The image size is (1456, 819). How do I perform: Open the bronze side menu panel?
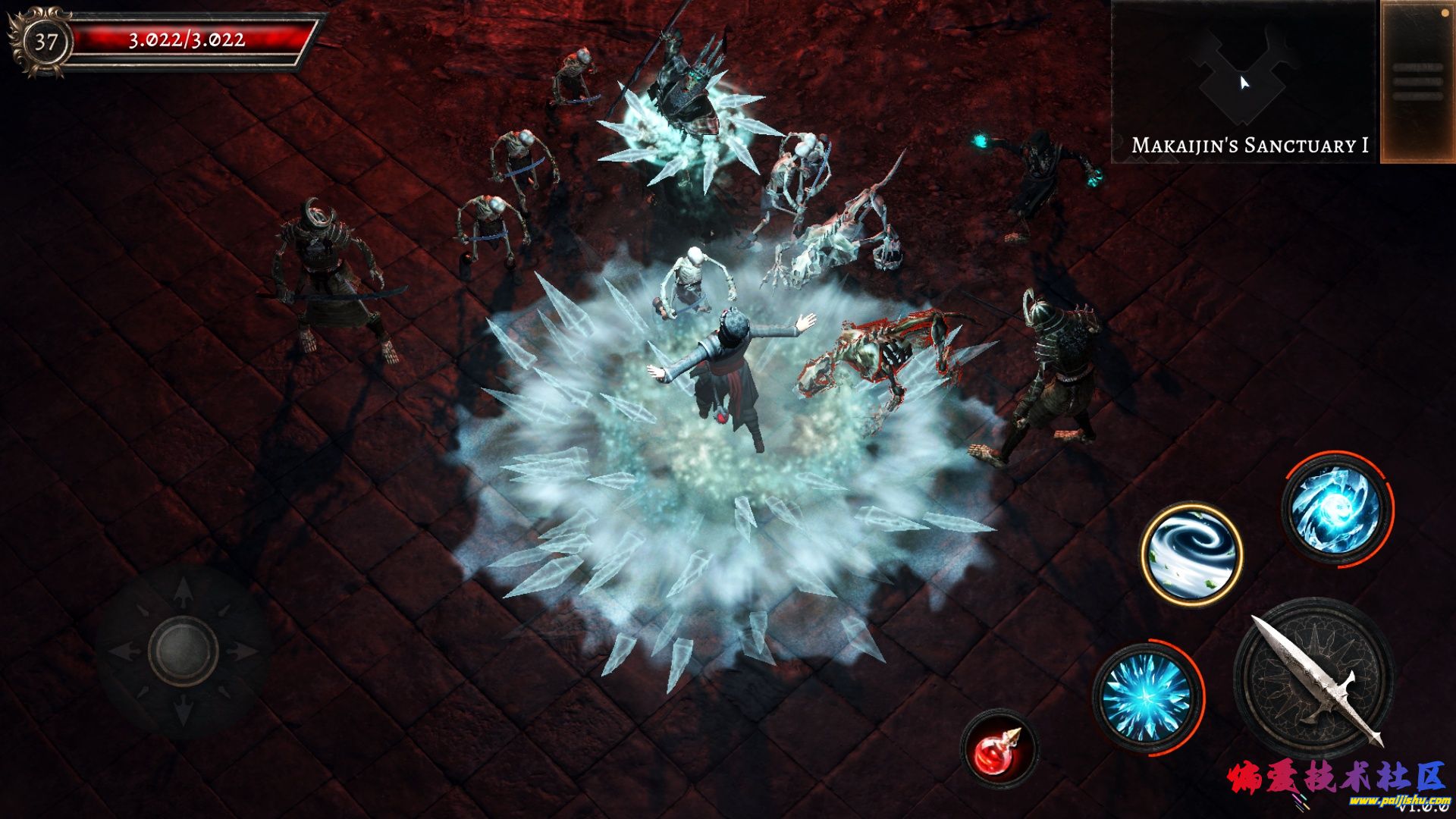(x=1417, y=82)
